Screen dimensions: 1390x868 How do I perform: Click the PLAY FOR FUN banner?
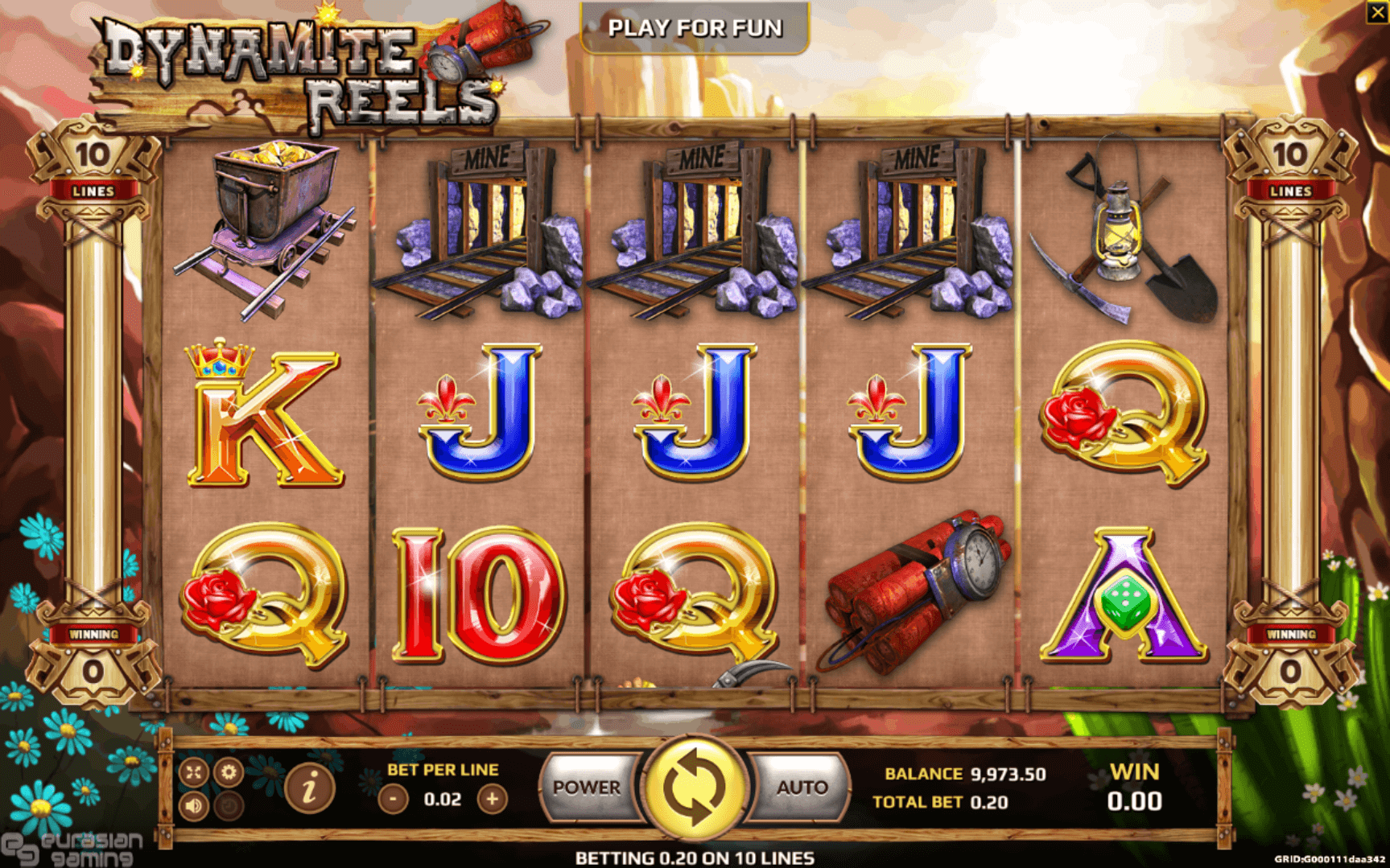695,28
